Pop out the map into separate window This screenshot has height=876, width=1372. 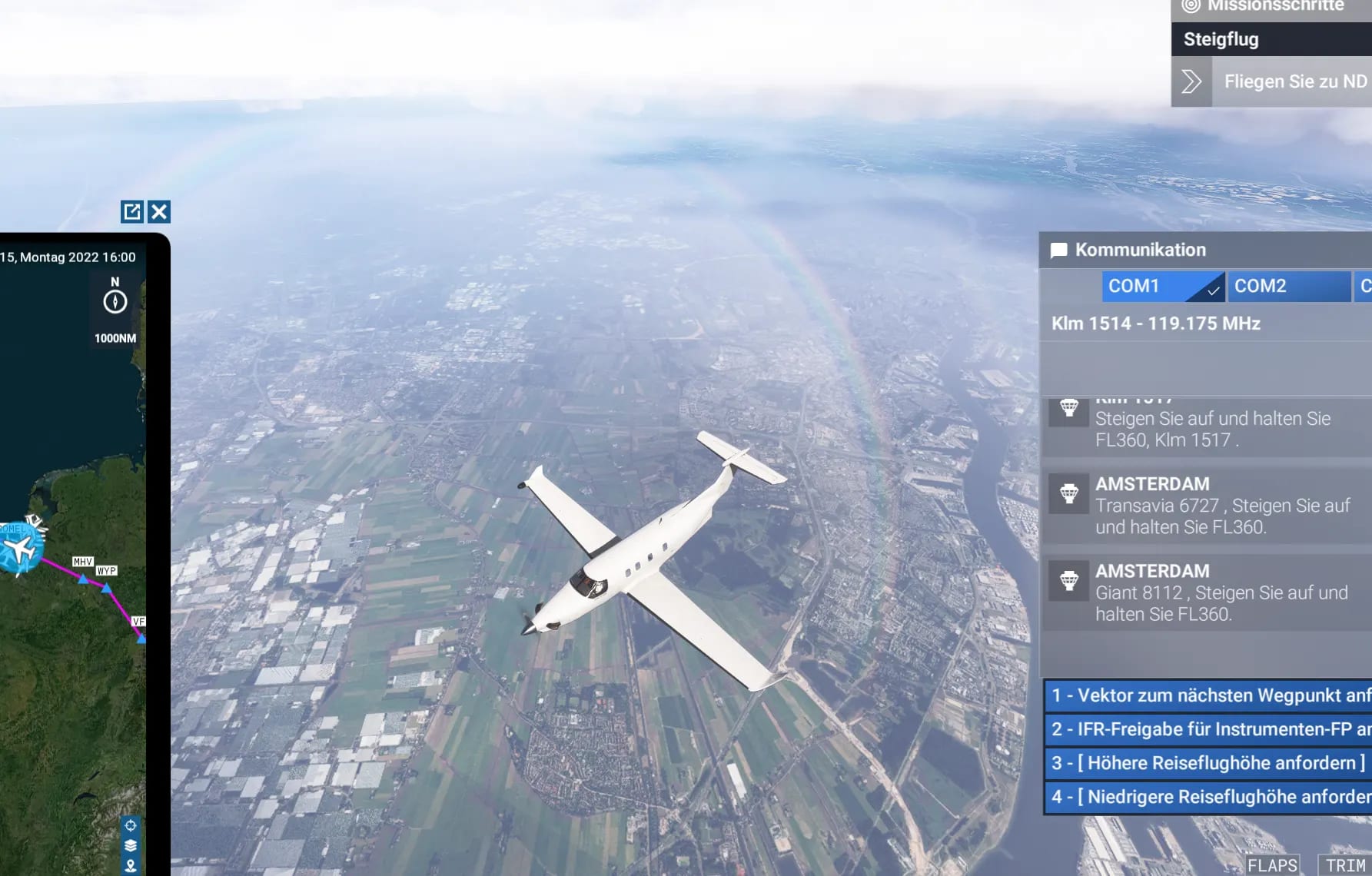tap(132, 211)
